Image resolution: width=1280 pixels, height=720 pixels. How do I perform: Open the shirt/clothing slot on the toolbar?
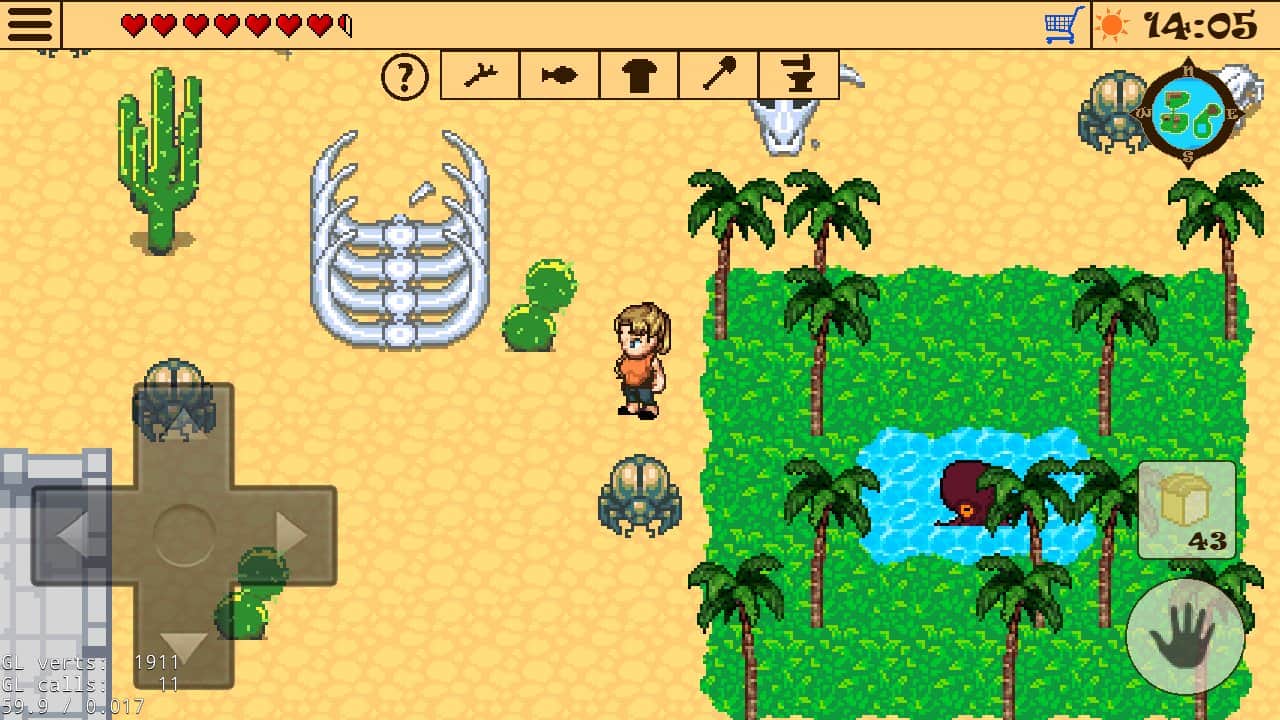pos(638,75)
